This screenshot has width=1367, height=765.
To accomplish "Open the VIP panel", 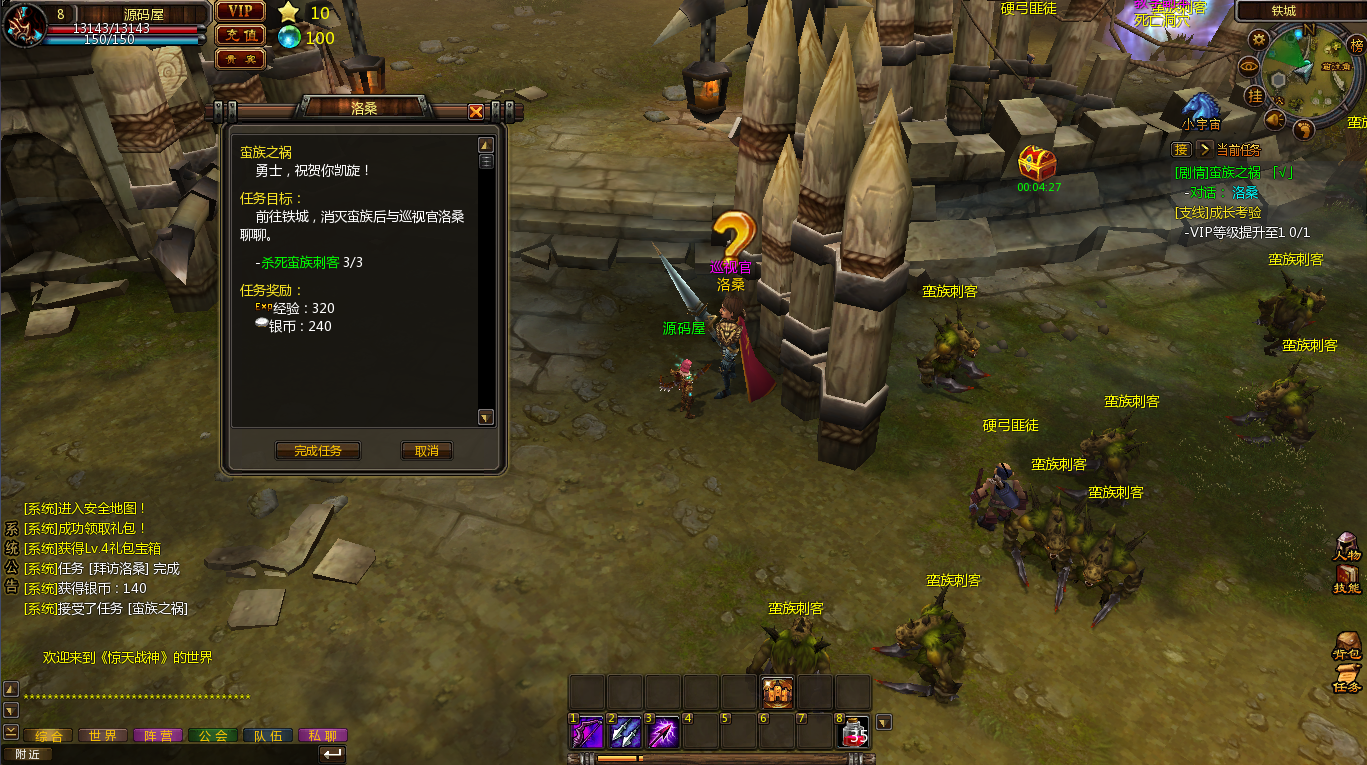I will pyautogui.click(x=240, y=11).
